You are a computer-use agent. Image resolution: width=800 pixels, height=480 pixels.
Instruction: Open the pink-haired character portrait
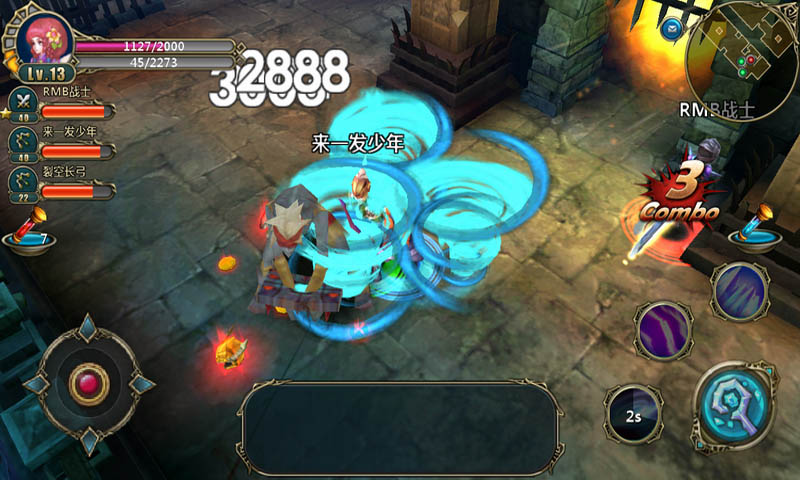44,40
